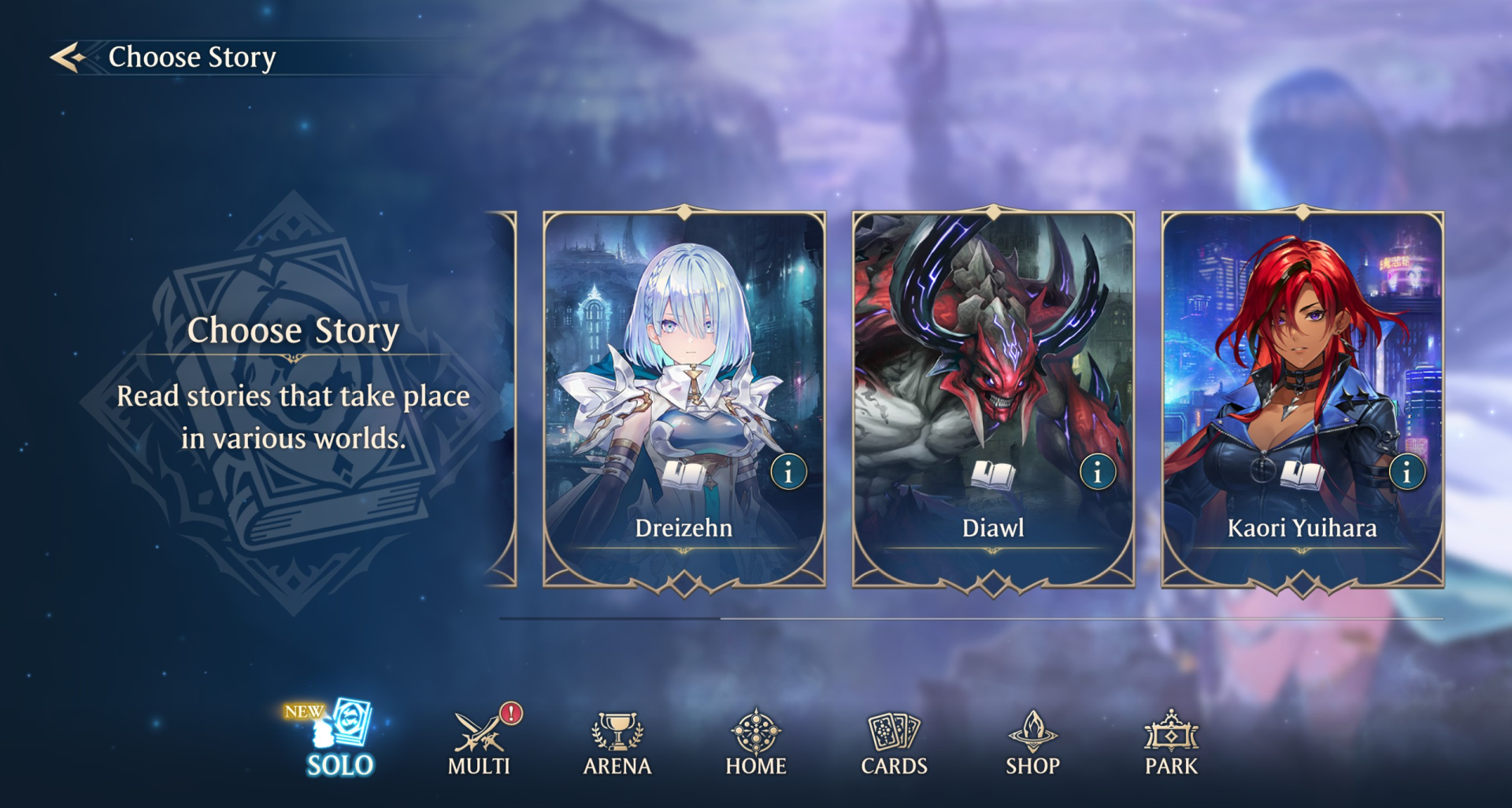Click the red notification badge on MULTI
Viewport: 1512px width, 808px height.
click(510, 715)
